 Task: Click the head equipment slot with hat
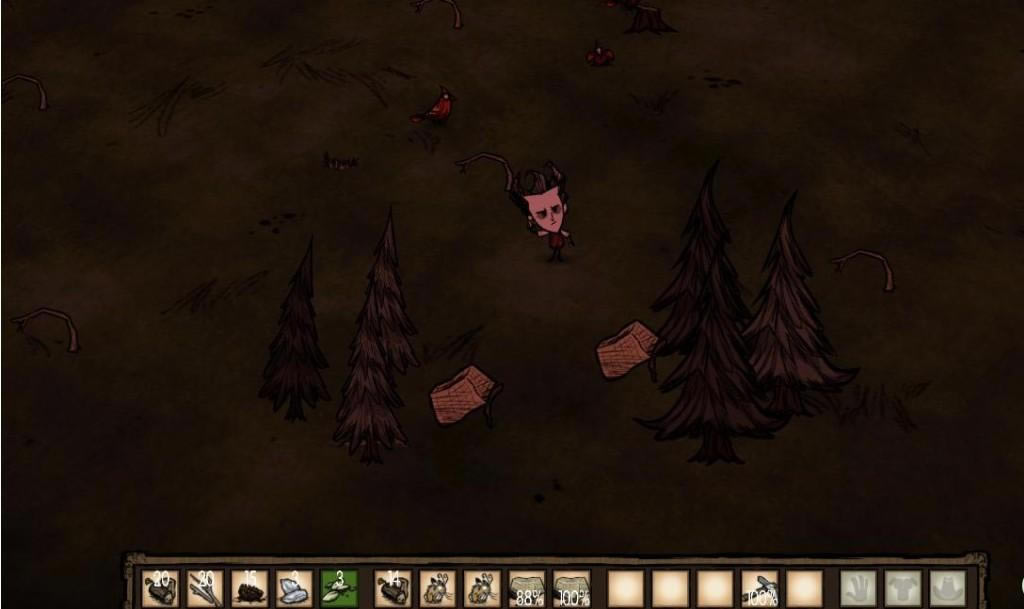click(947, 588)
